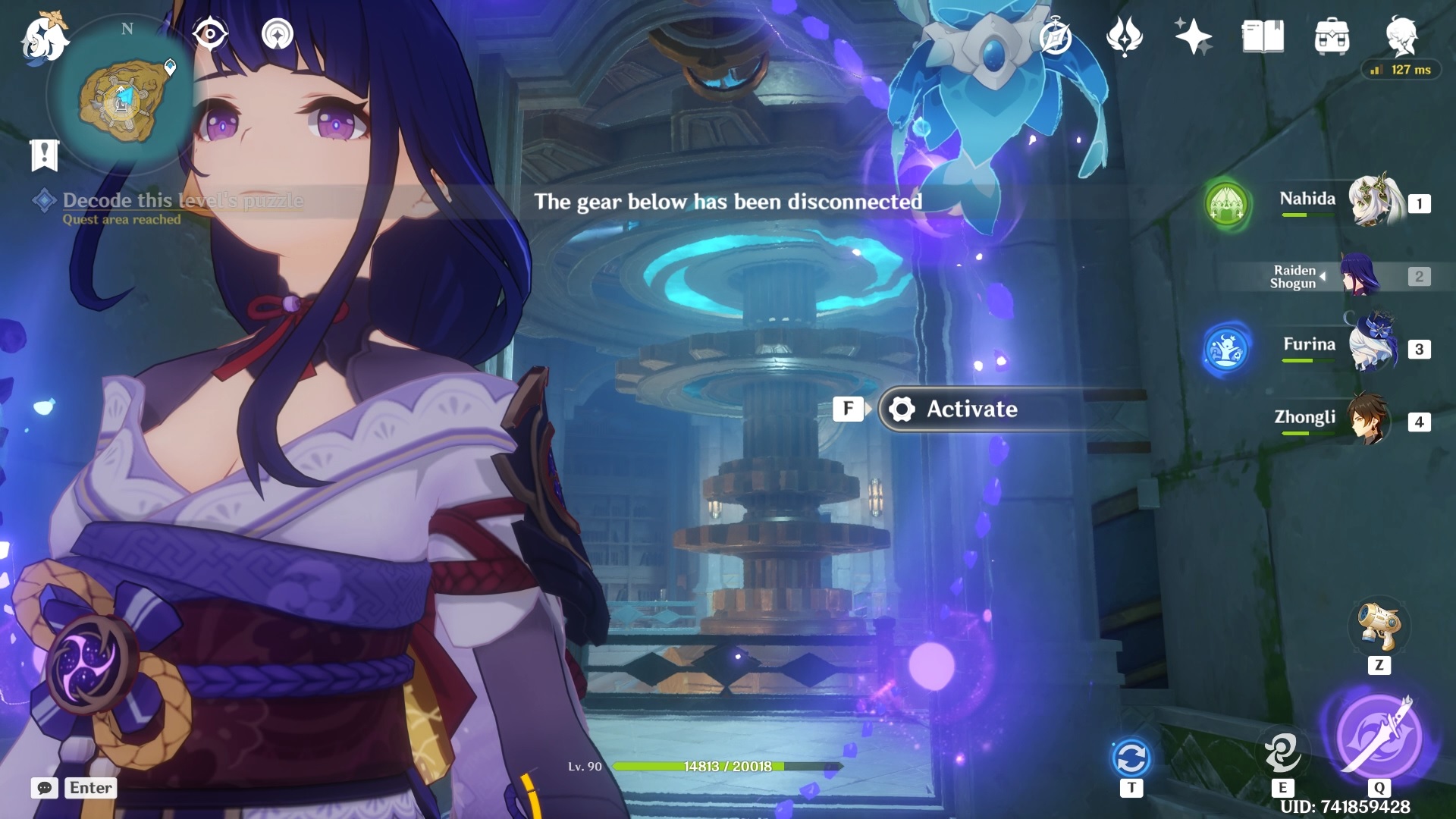
Task: Open the Paimon menu icon
Action: tap(44, 38)
